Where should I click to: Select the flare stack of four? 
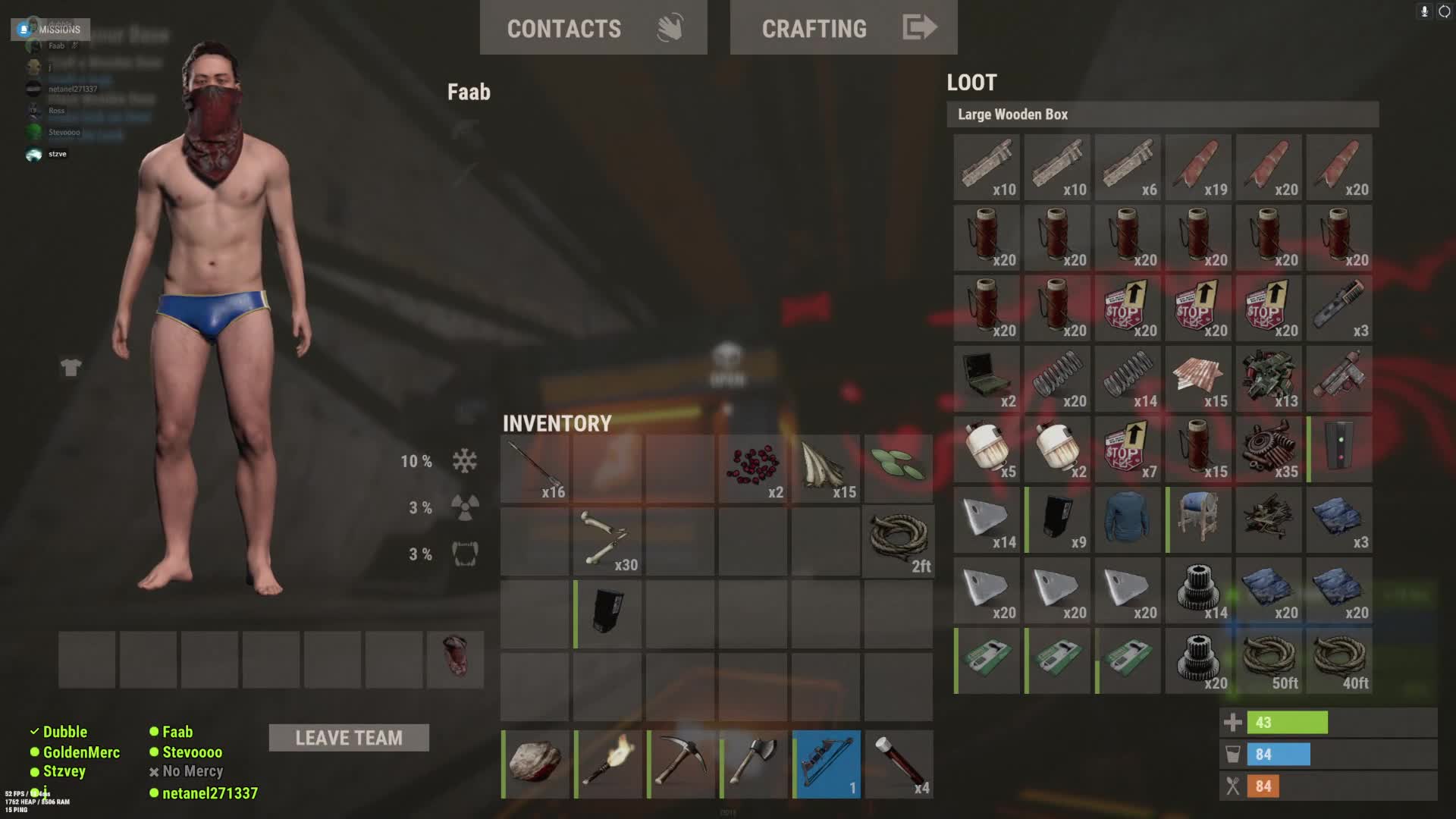(899, 764)
